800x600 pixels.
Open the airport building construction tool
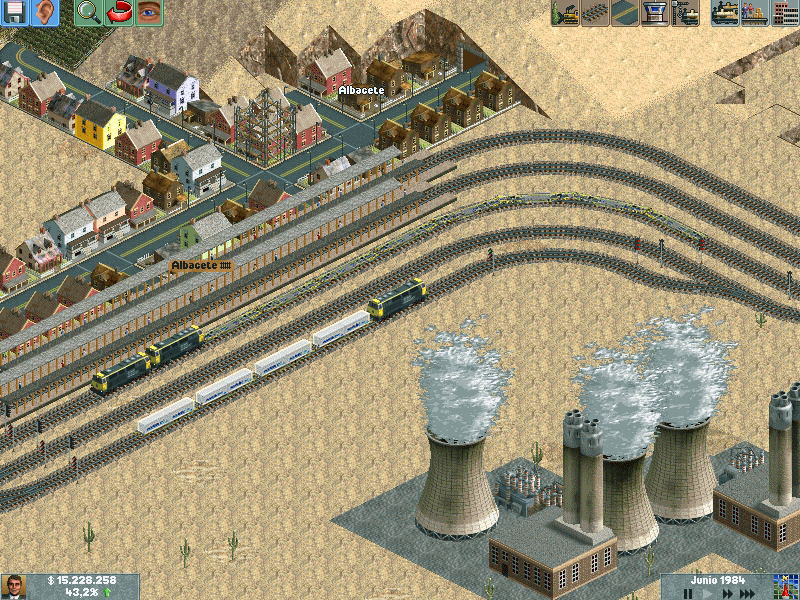[656, 13]
